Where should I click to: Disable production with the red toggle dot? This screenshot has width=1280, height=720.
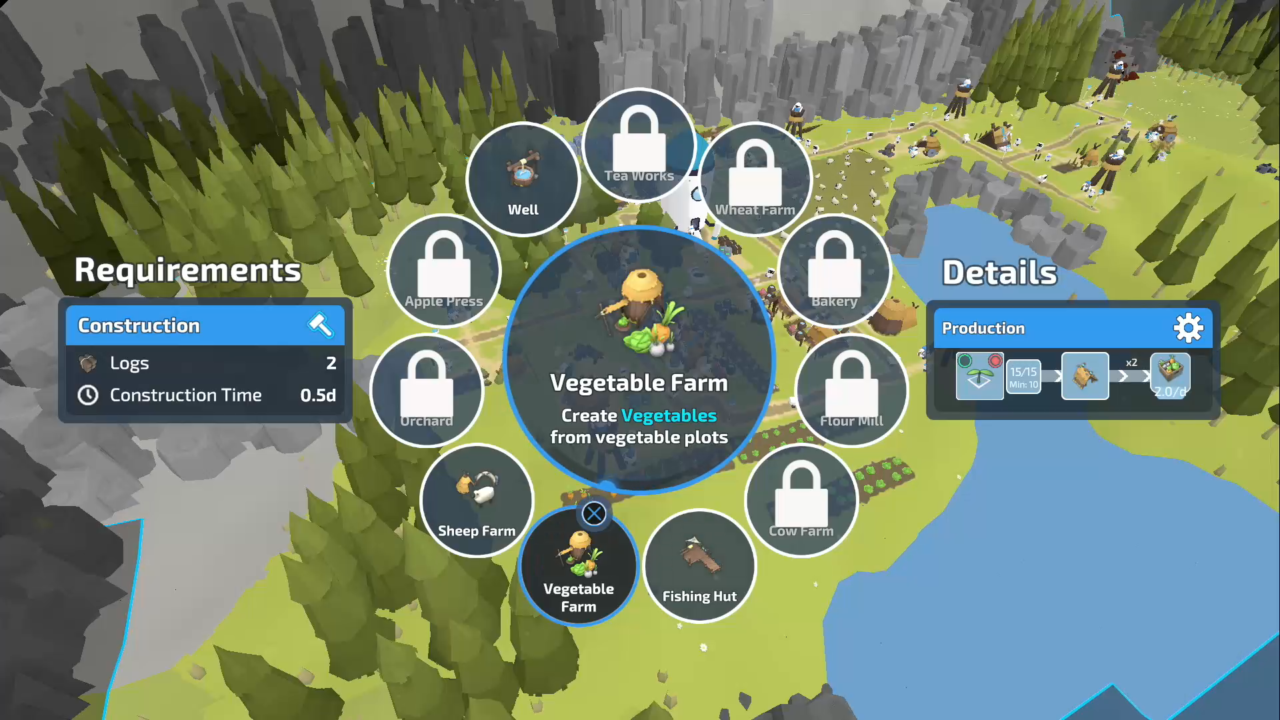(995, 360)
